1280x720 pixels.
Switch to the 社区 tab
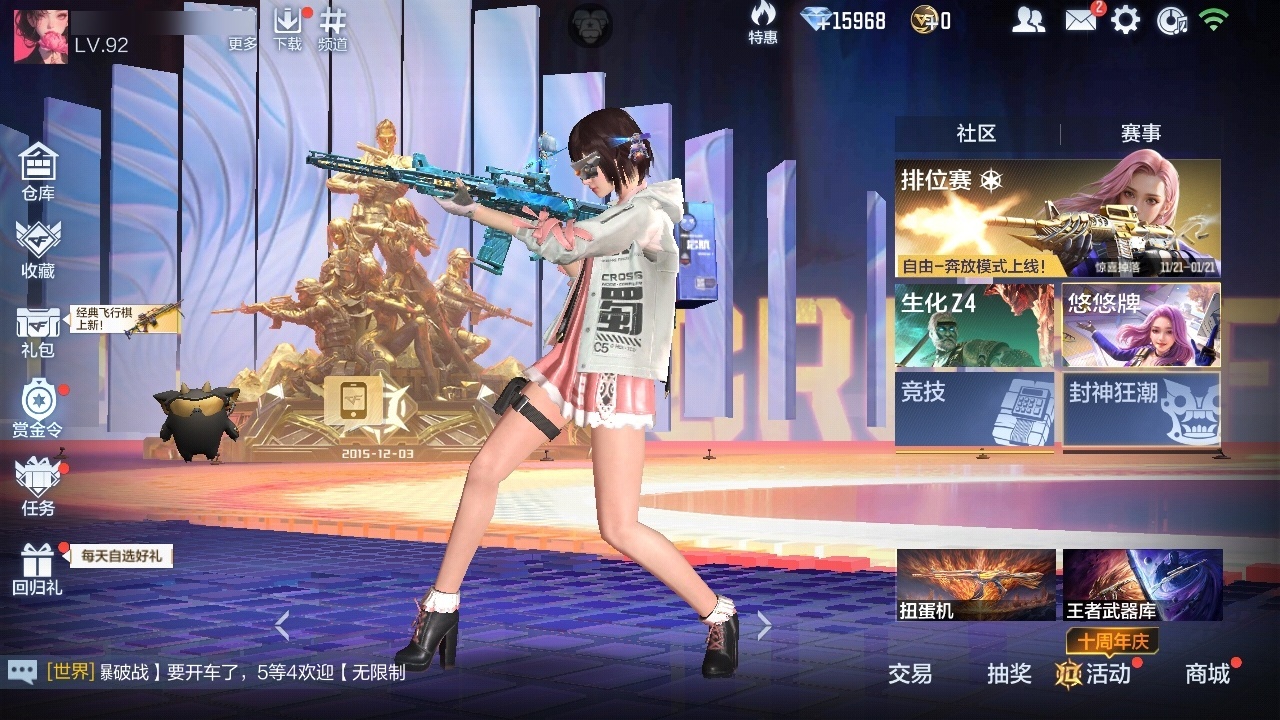coord(976,134)
